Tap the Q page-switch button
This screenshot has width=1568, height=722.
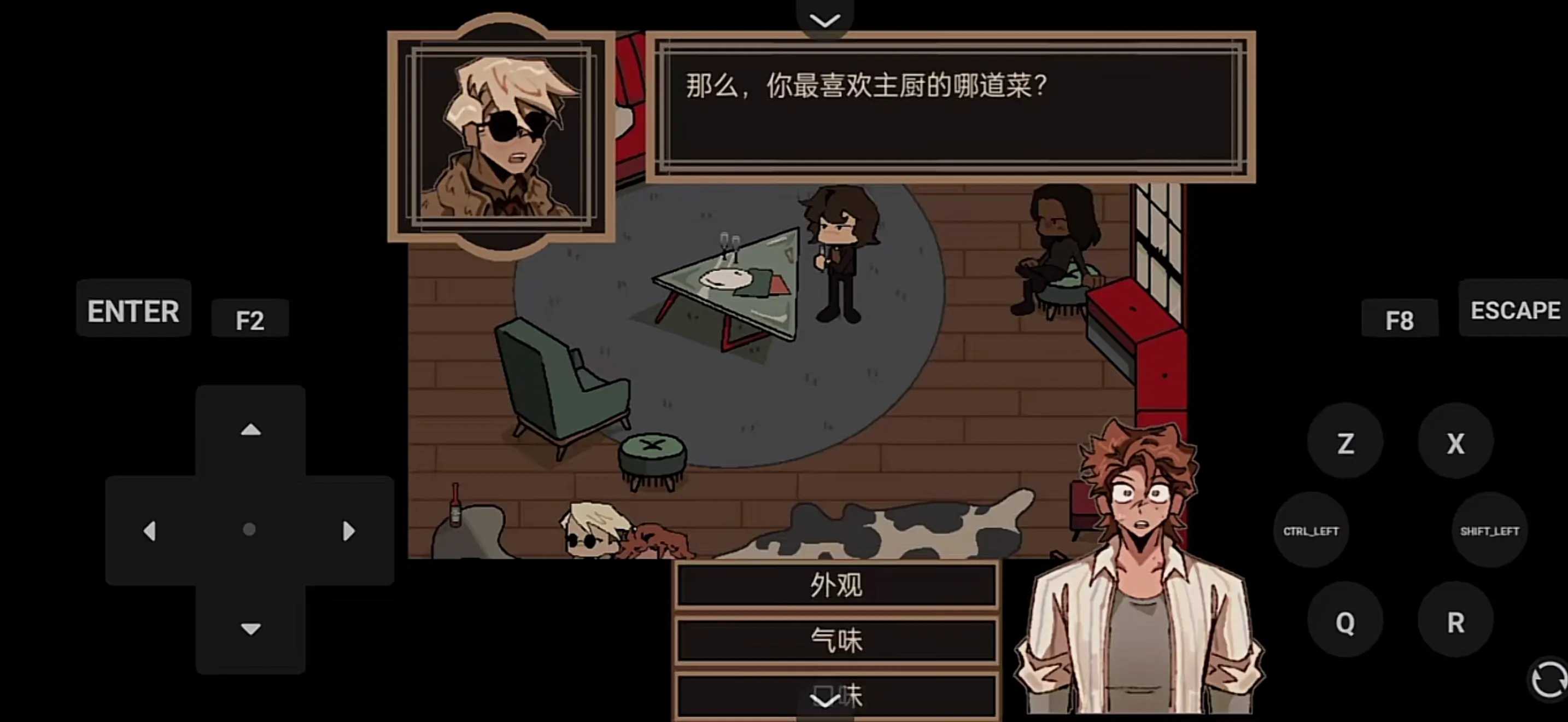click(1346, 622)
